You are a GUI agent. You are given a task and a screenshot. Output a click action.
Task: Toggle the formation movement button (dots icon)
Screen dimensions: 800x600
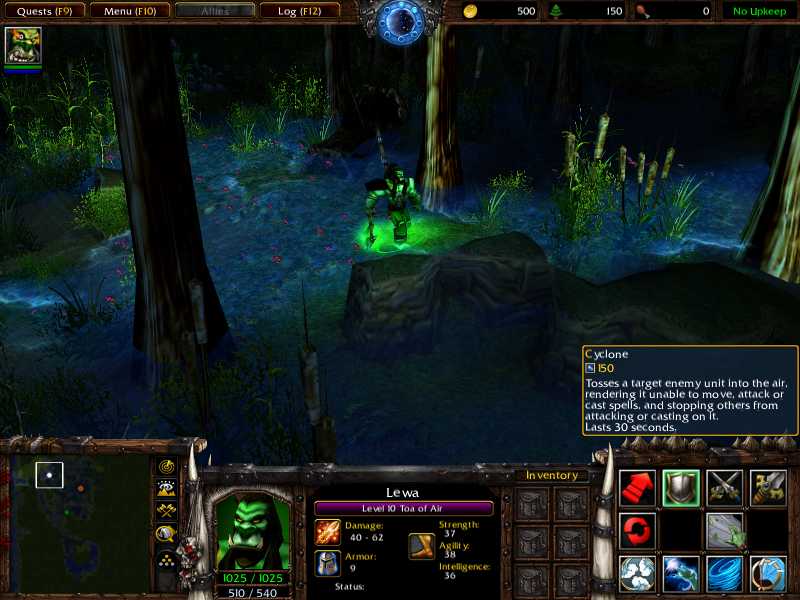tap(167, 556)
